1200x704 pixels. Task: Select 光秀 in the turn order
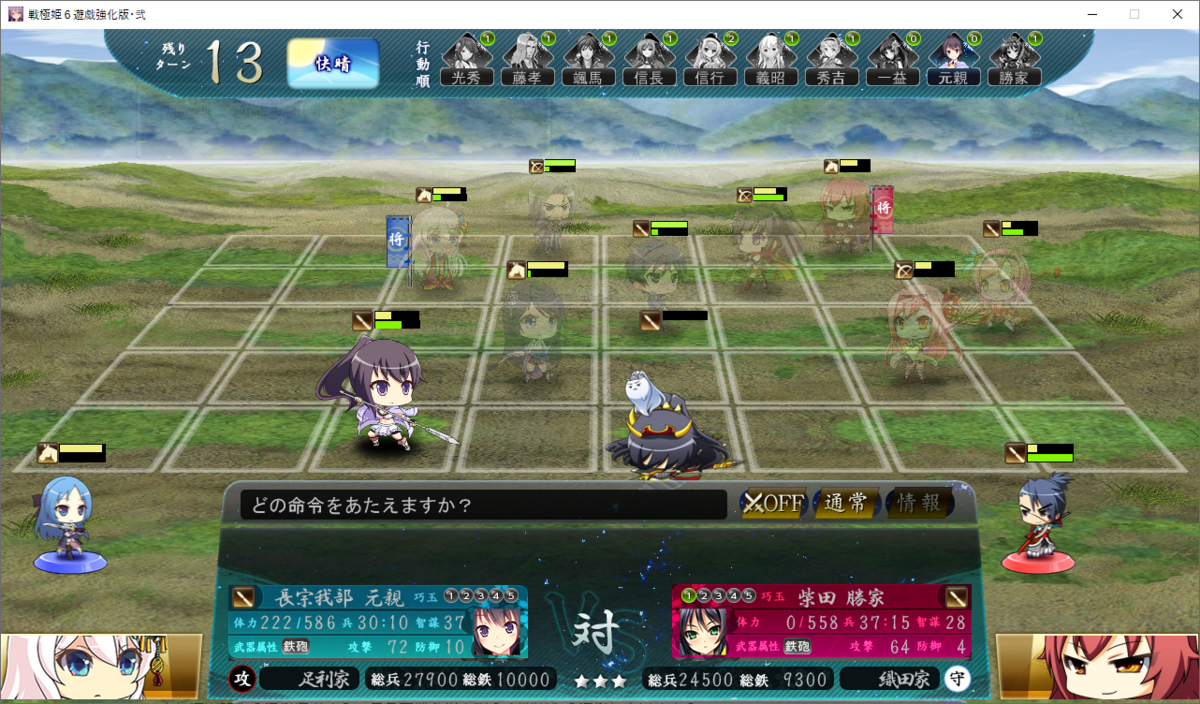coord(467,60)
